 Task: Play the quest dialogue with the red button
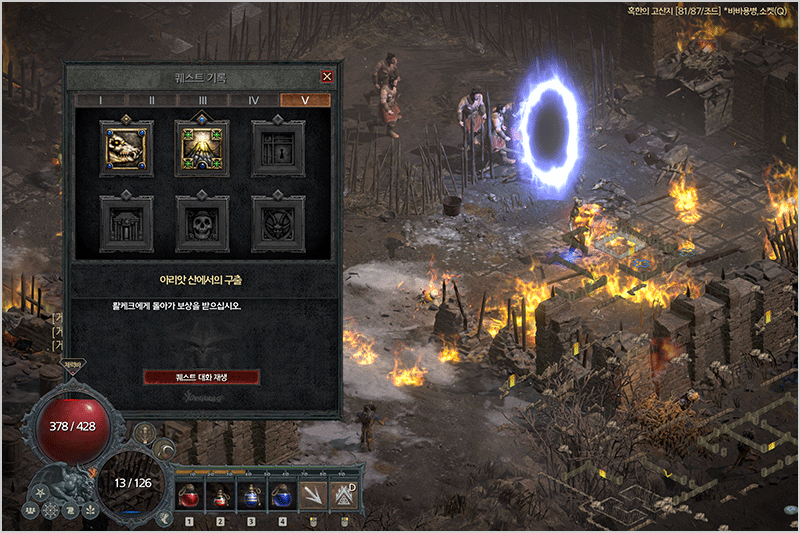[x=202, y=377]
